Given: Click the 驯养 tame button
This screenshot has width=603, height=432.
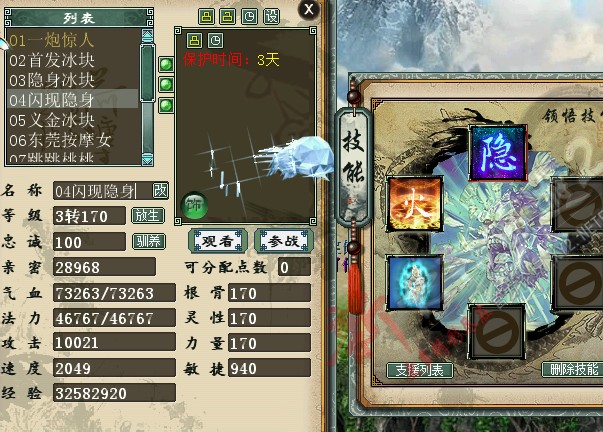Looking at the screenshot, I should (147, 241).
